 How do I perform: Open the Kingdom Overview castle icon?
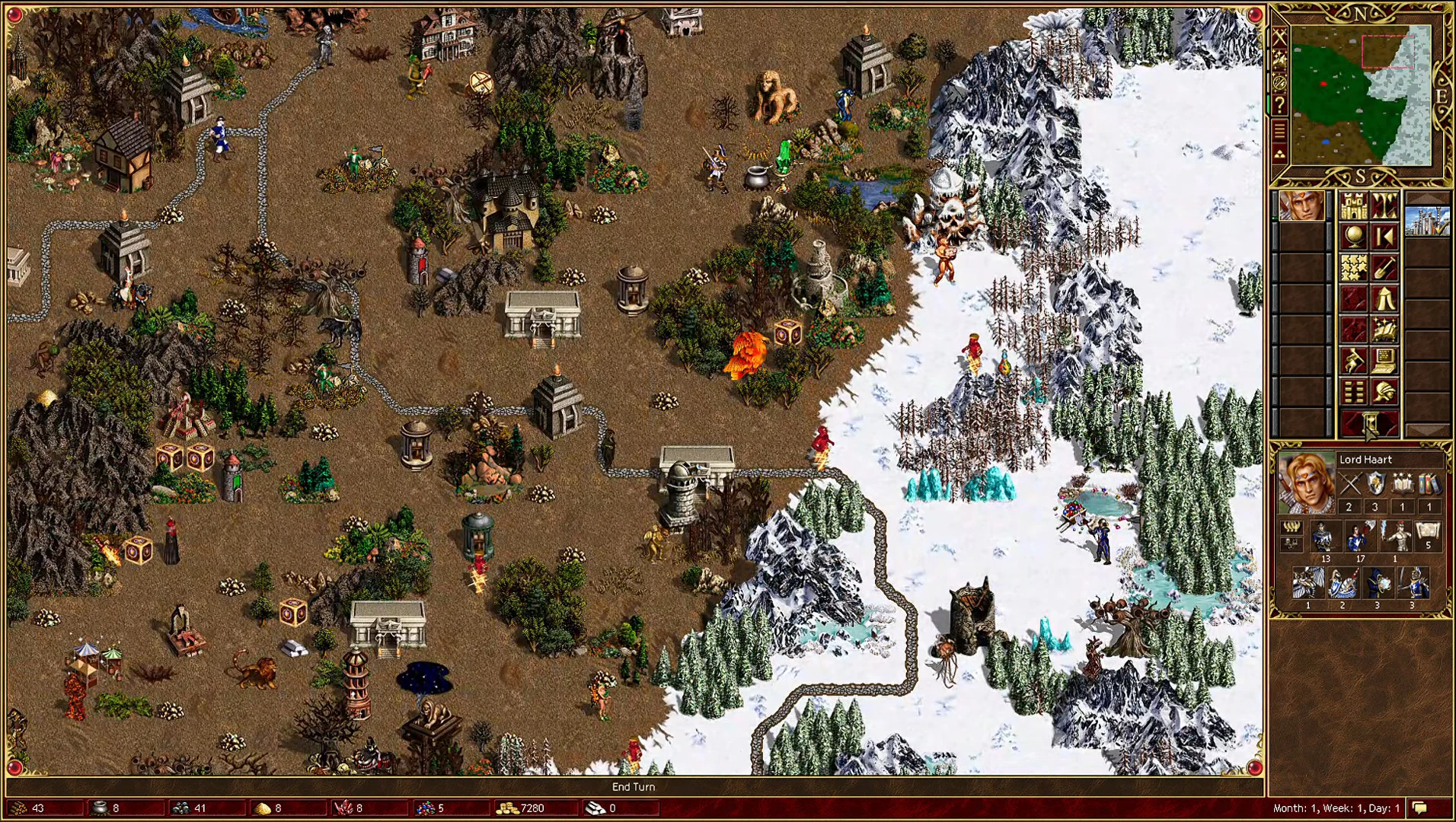tap(1355, 205)
